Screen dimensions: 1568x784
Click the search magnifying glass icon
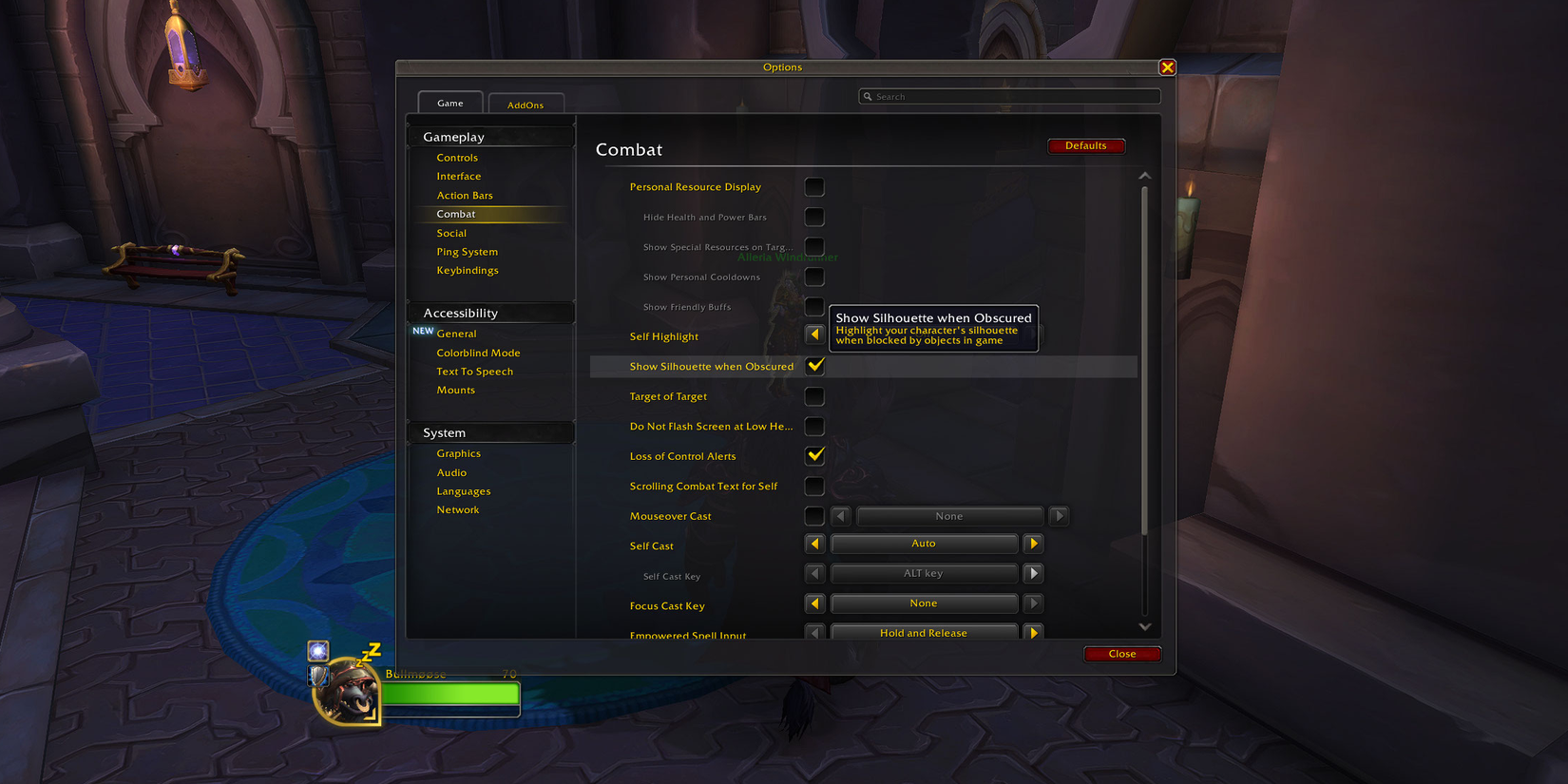click(x=868, y=96)
